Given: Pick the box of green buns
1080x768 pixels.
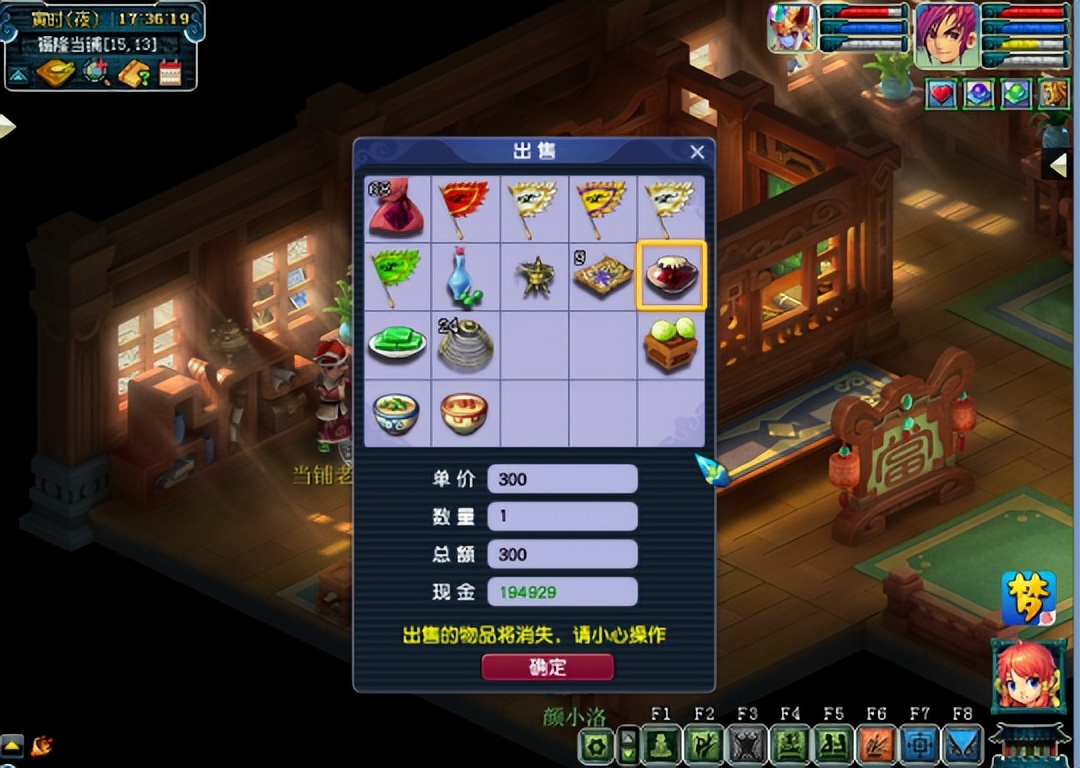Looking at the screenshot, I should click(671, 344).
